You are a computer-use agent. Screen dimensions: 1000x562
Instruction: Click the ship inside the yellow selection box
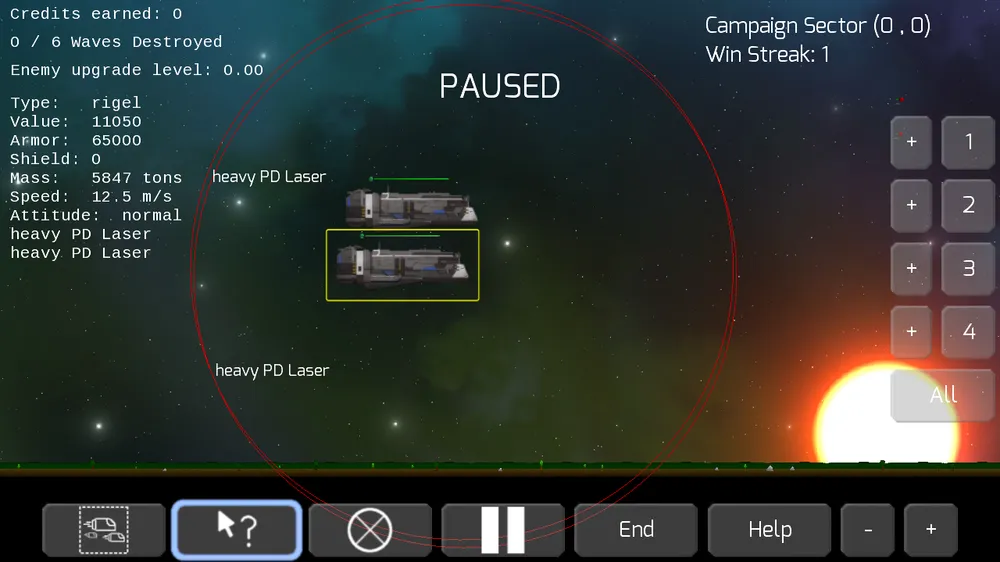click(x=402, y=266)
